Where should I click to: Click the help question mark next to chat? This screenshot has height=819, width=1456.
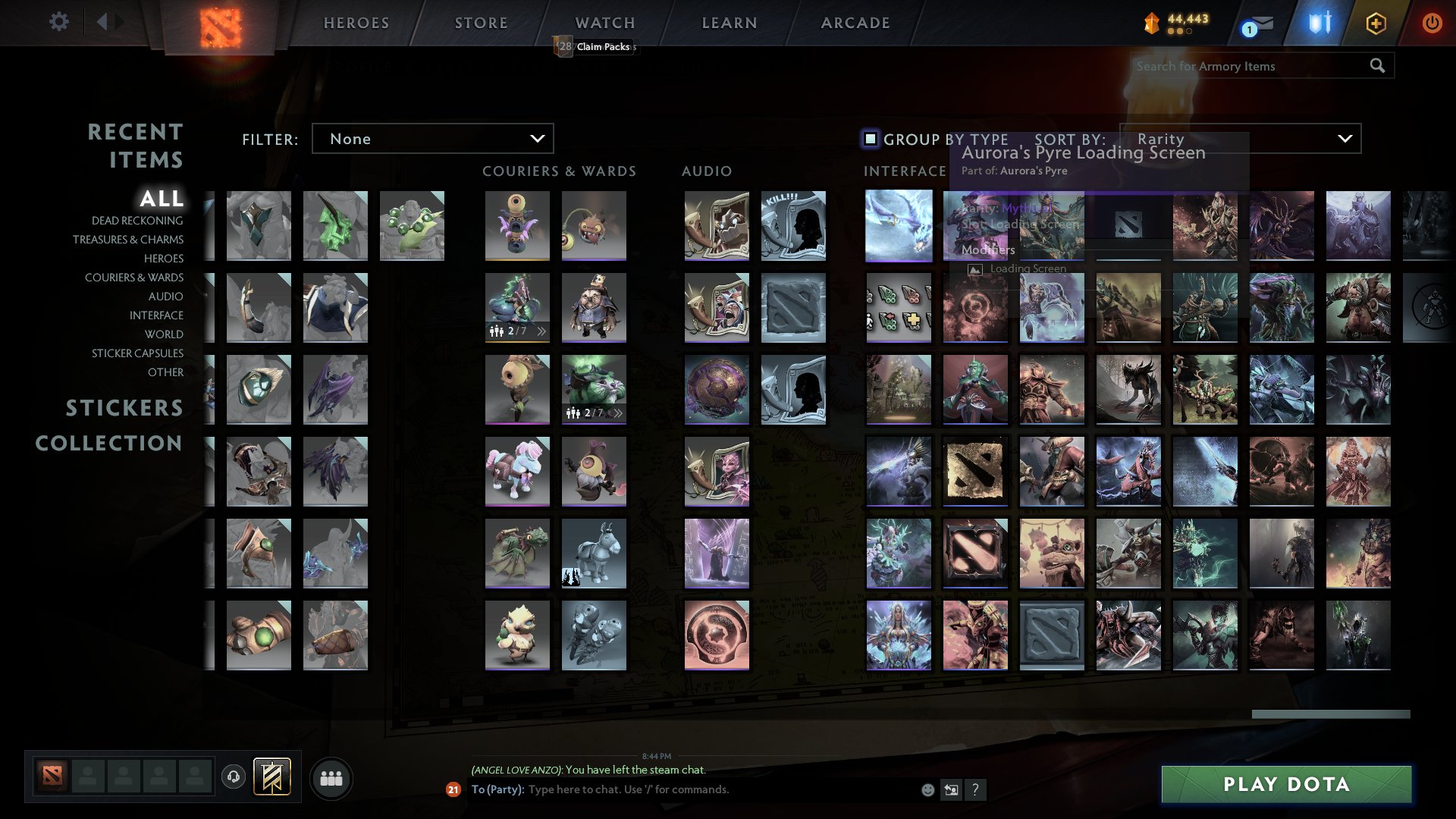976,789
